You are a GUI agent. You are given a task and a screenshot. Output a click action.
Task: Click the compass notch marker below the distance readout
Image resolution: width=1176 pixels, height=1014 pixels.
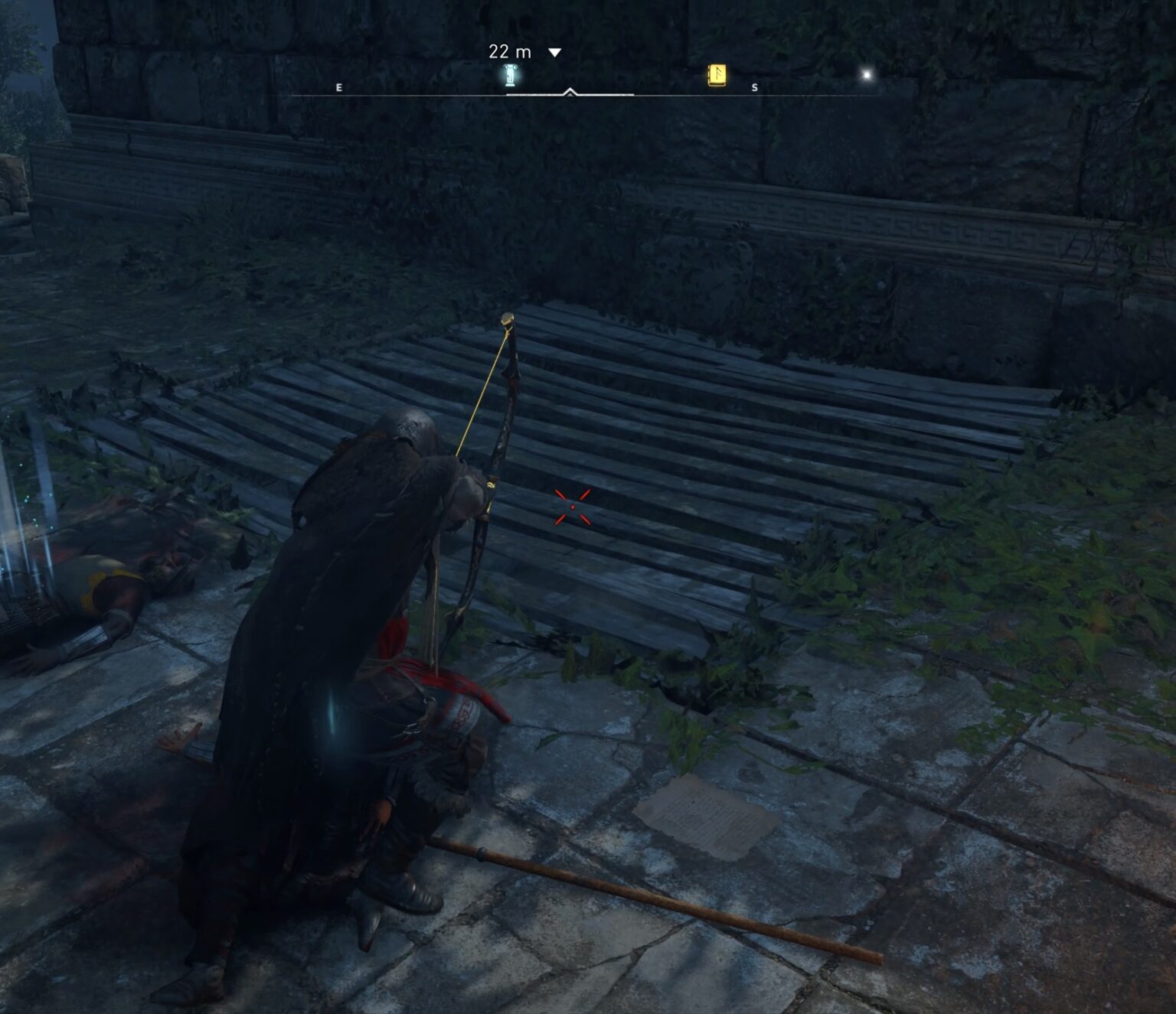[x=569, y=92]
